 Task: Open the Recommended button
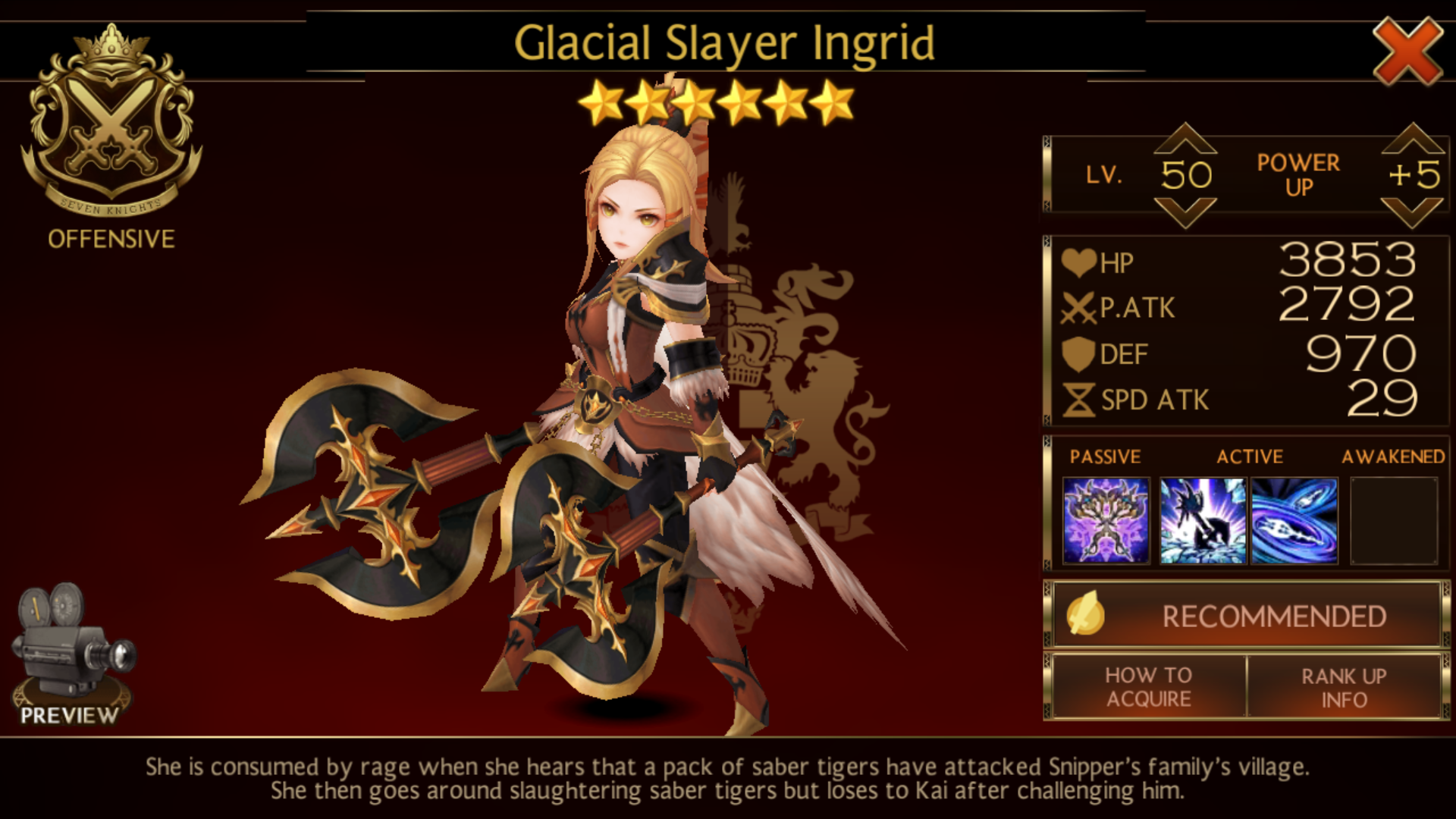pos(1247,616)
